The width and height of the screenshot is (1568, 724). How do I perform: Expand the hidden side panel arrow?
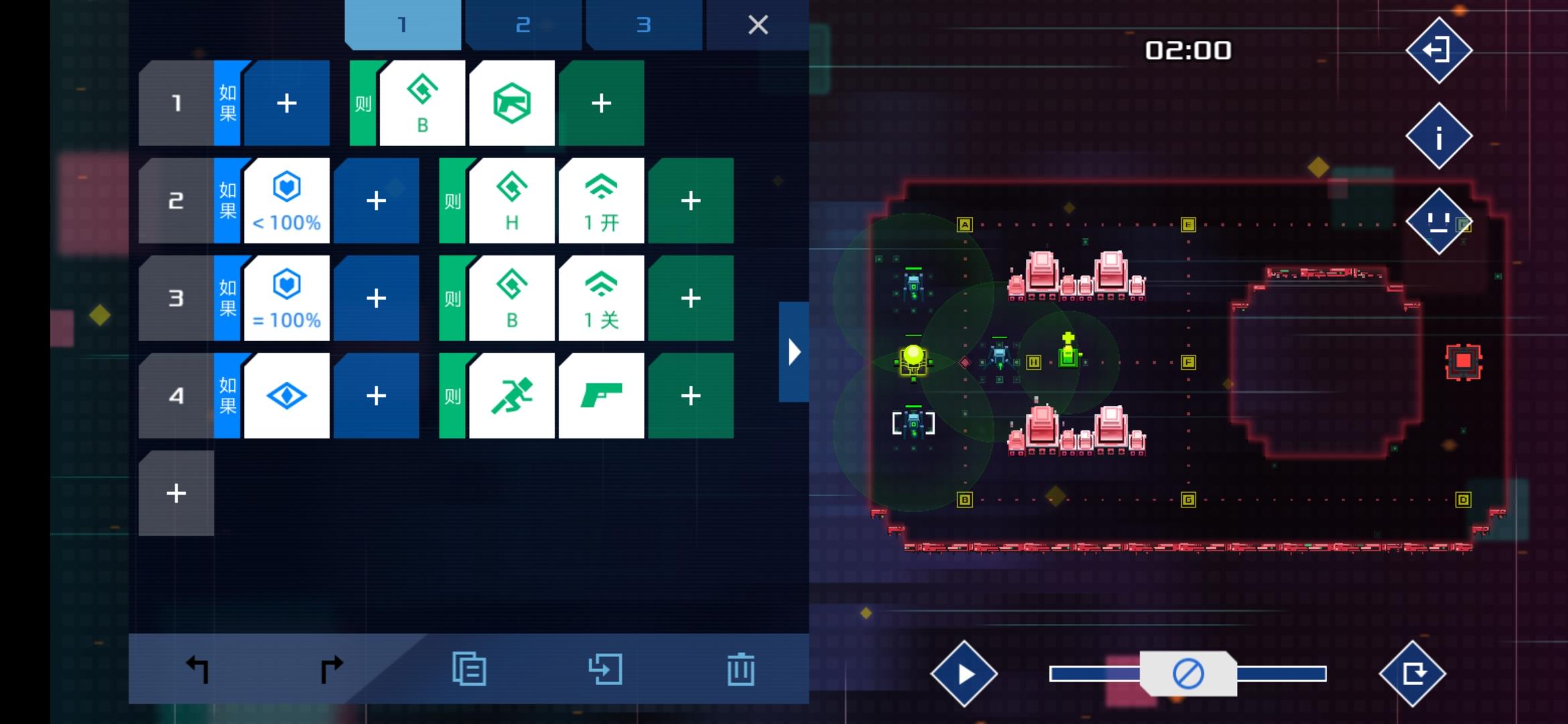tap(793, 351)
